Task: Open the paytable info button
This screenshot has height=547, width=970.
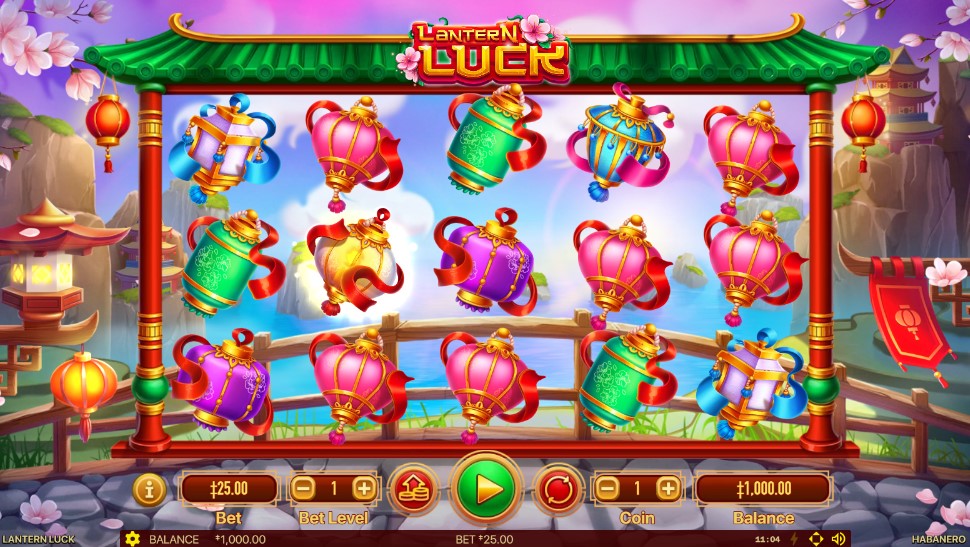Action: pyautogui.click(x=149, y=489)
